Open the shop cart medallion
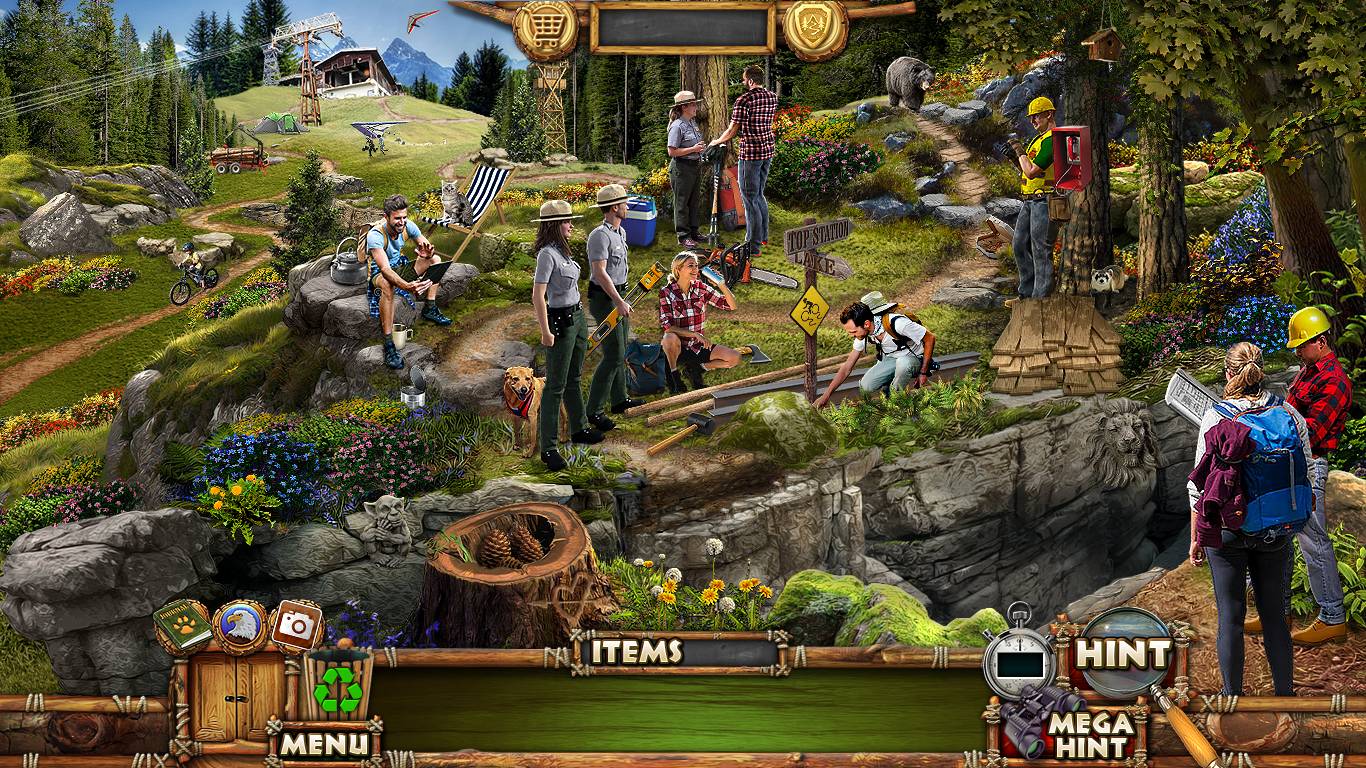Viewport: 1366px width, 768px height. click(544, 29)
